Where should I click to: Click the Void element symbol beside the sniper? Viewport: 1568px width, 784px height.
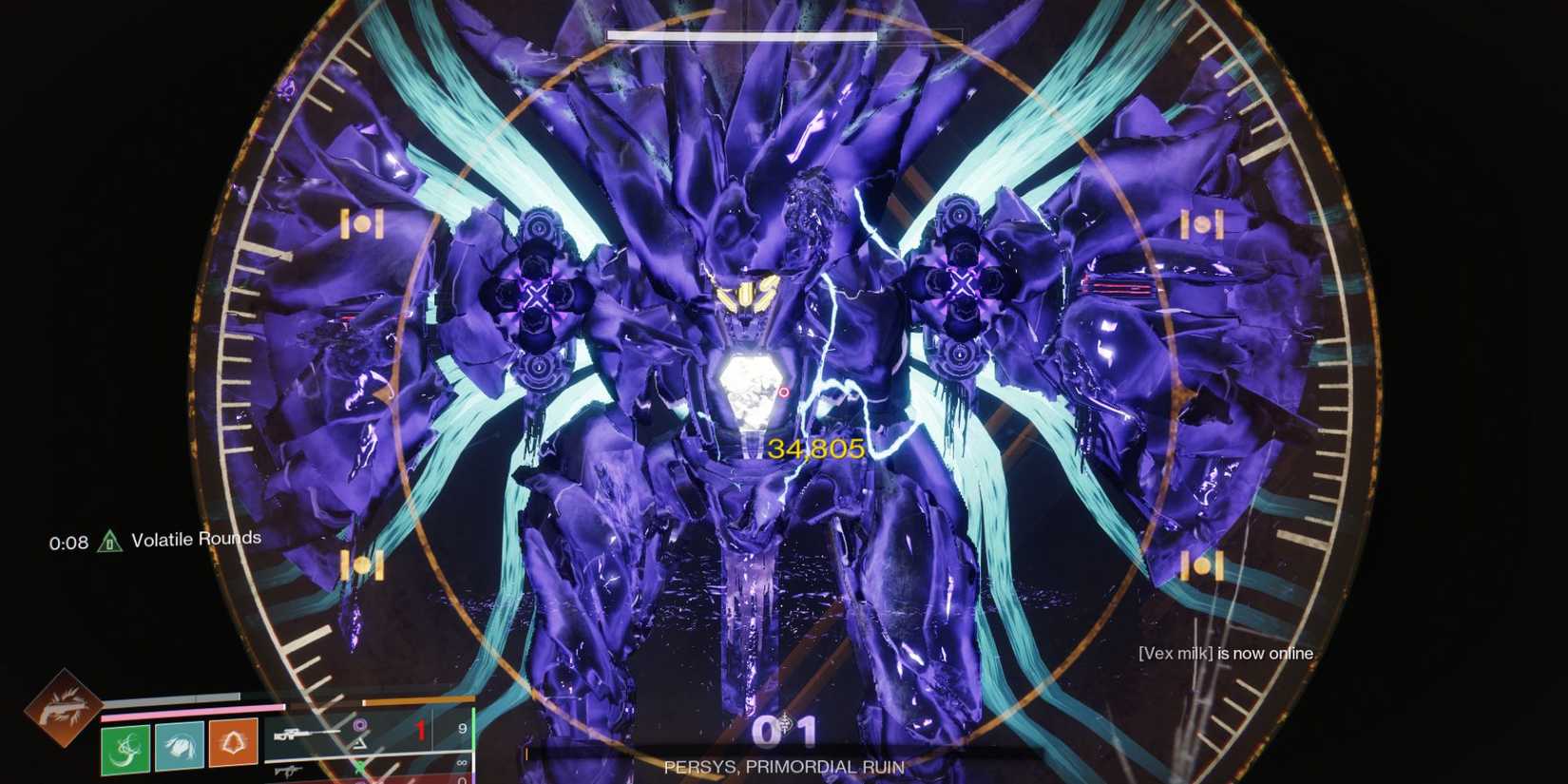point(359,725)
